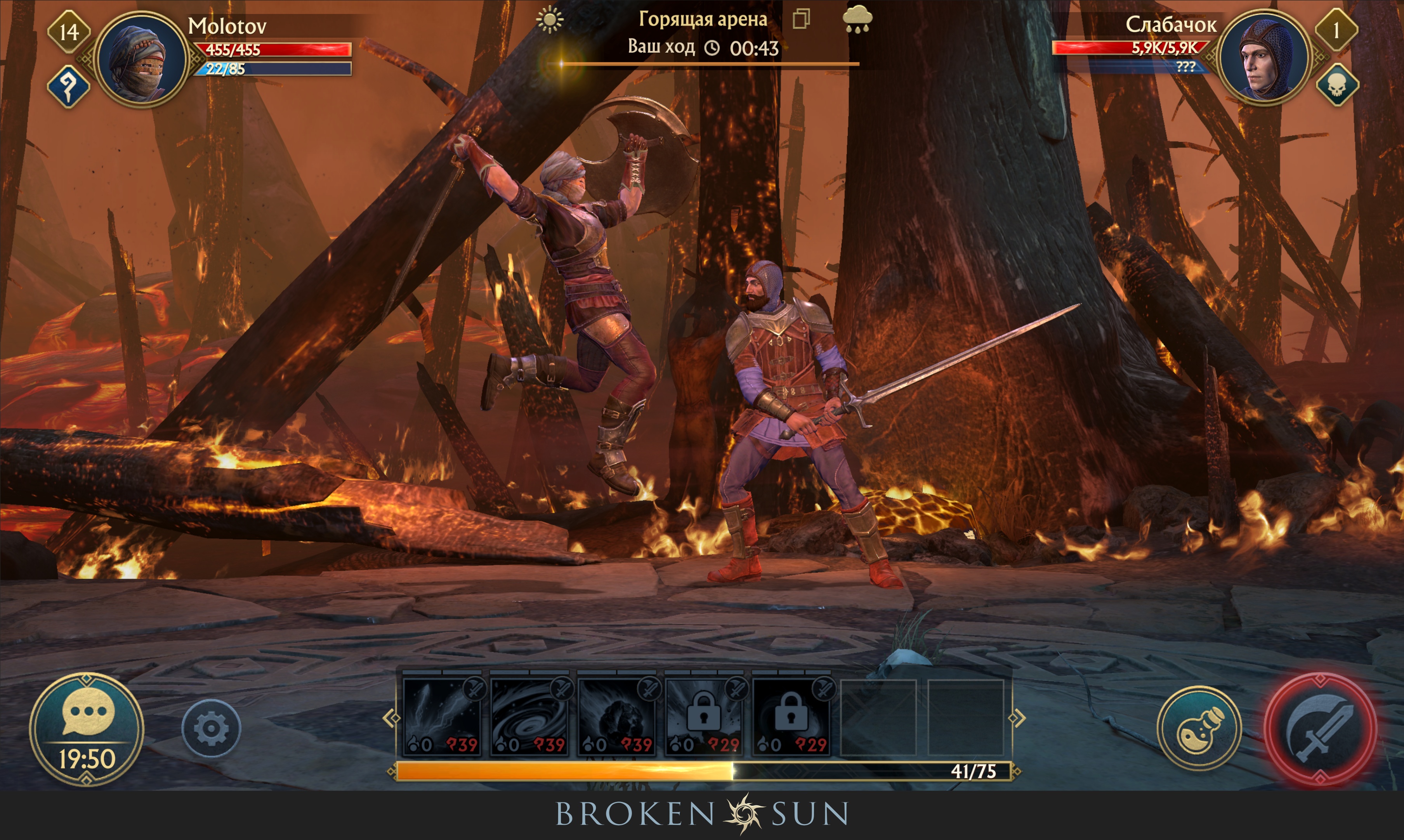The height and width of the screenshot is (840, 1404).
Task: Click the overlapping pages icon beside arena name
Action: click(x=801, y=19)
